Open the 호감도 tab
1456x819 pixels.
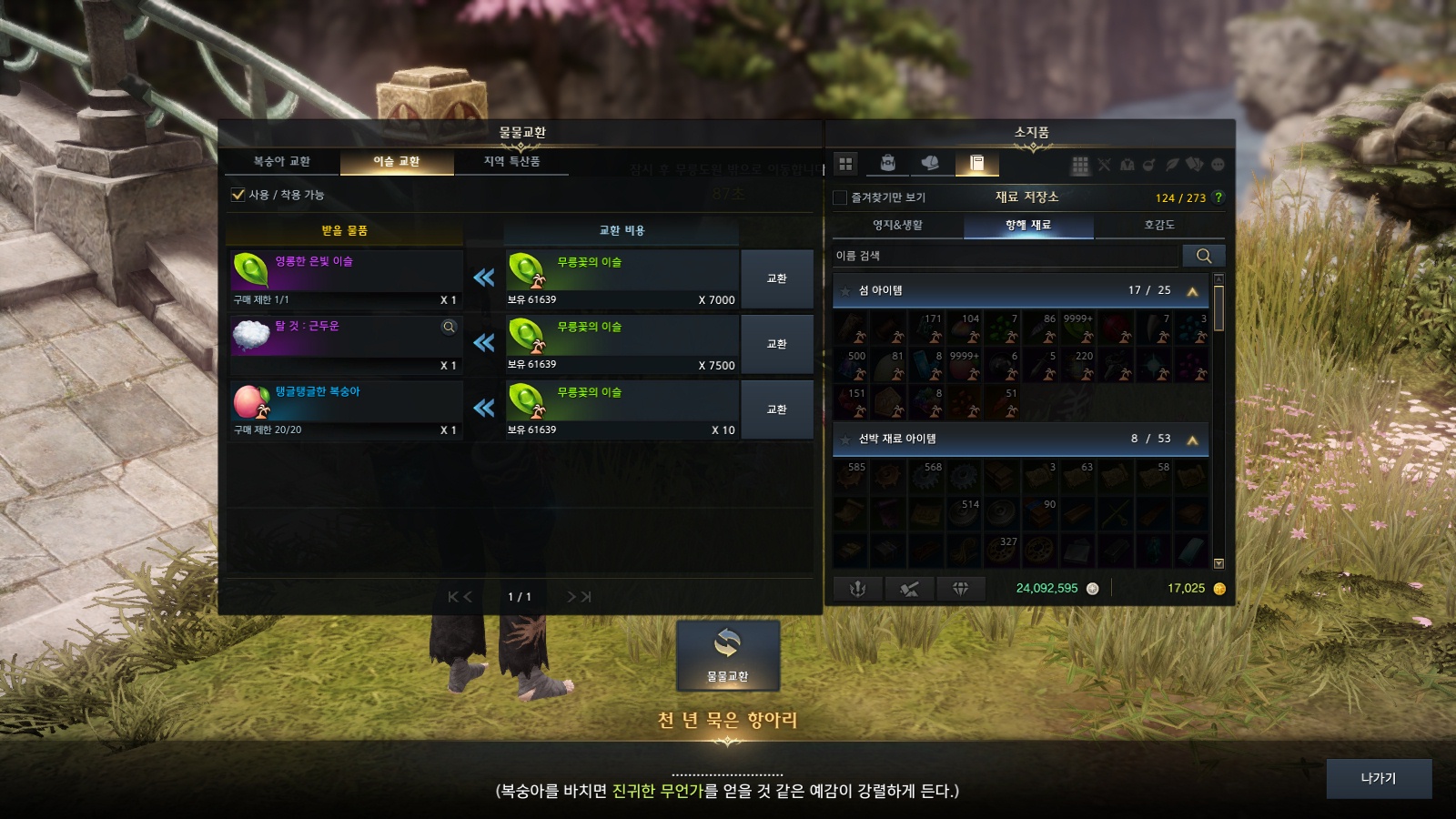click(x=1159, y=225)
